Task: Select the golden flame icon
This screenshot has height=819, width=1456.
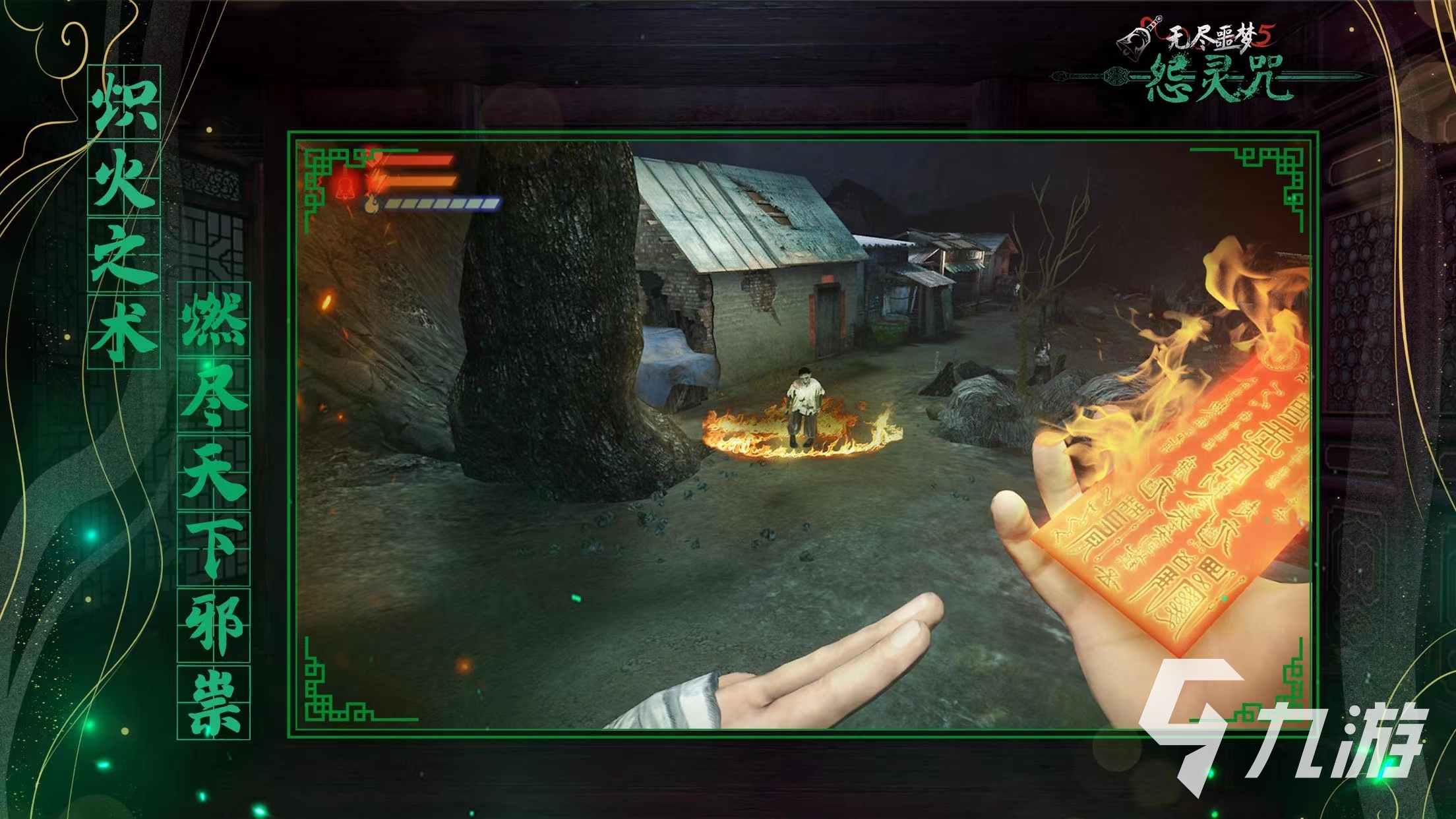Action: [372, 204]
